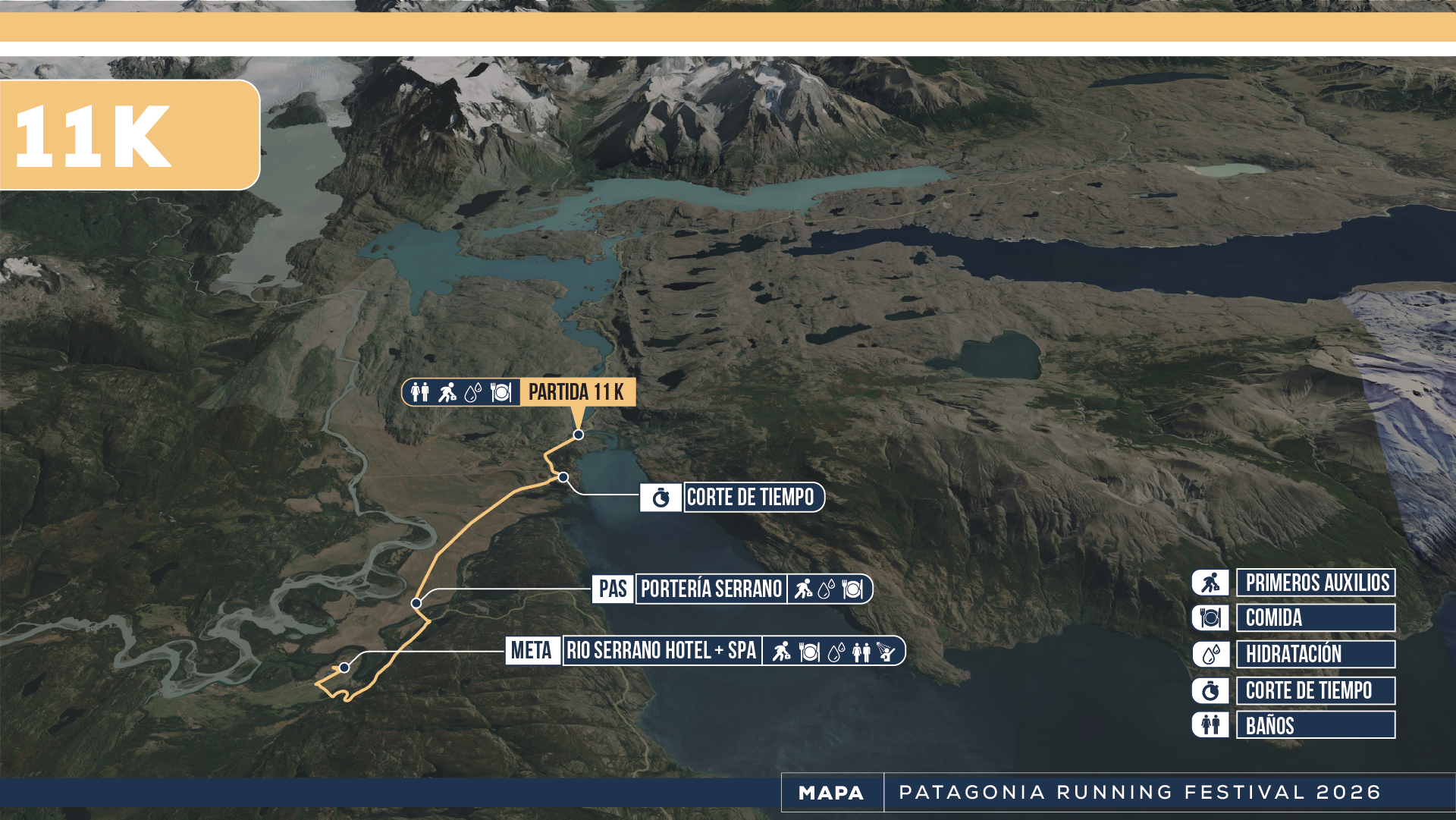Select the Partida 11 K start label
The image size is (1456, 820).
(x=576, y=392)
